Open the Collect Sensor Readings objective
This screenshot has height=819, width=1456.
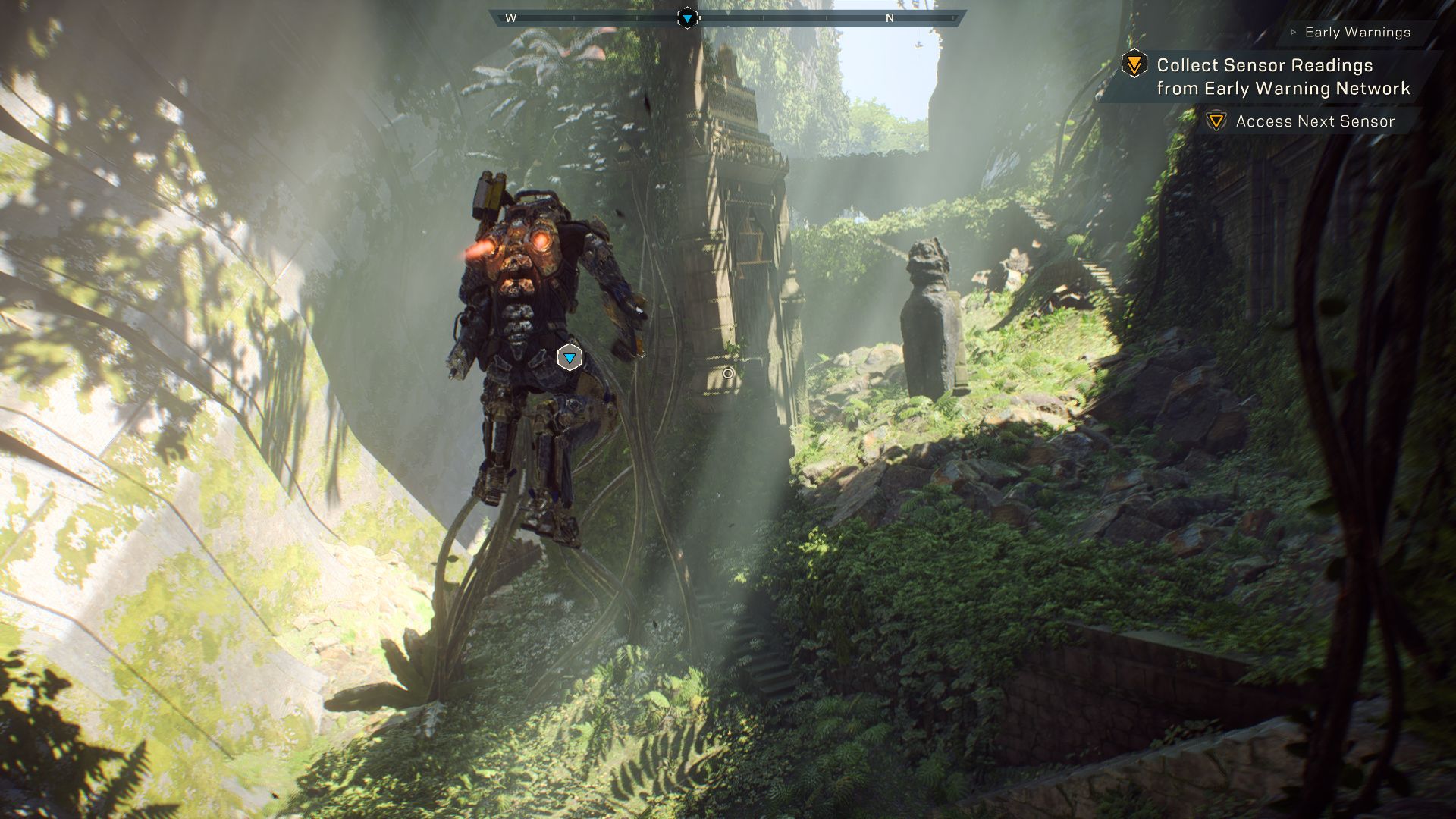tap(1283, 77)
